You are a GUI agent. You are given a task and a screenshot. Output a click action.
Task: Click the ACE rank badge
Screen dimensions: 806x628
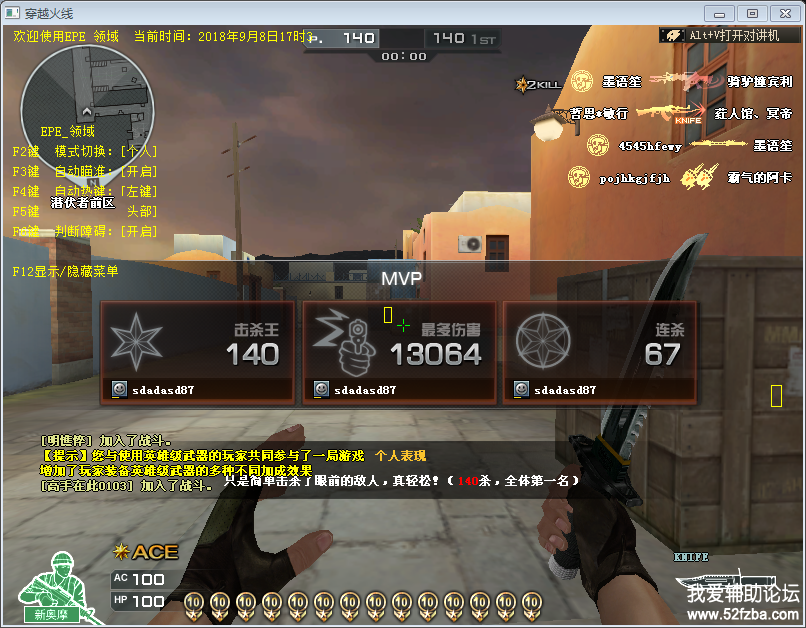pos(146,551)
